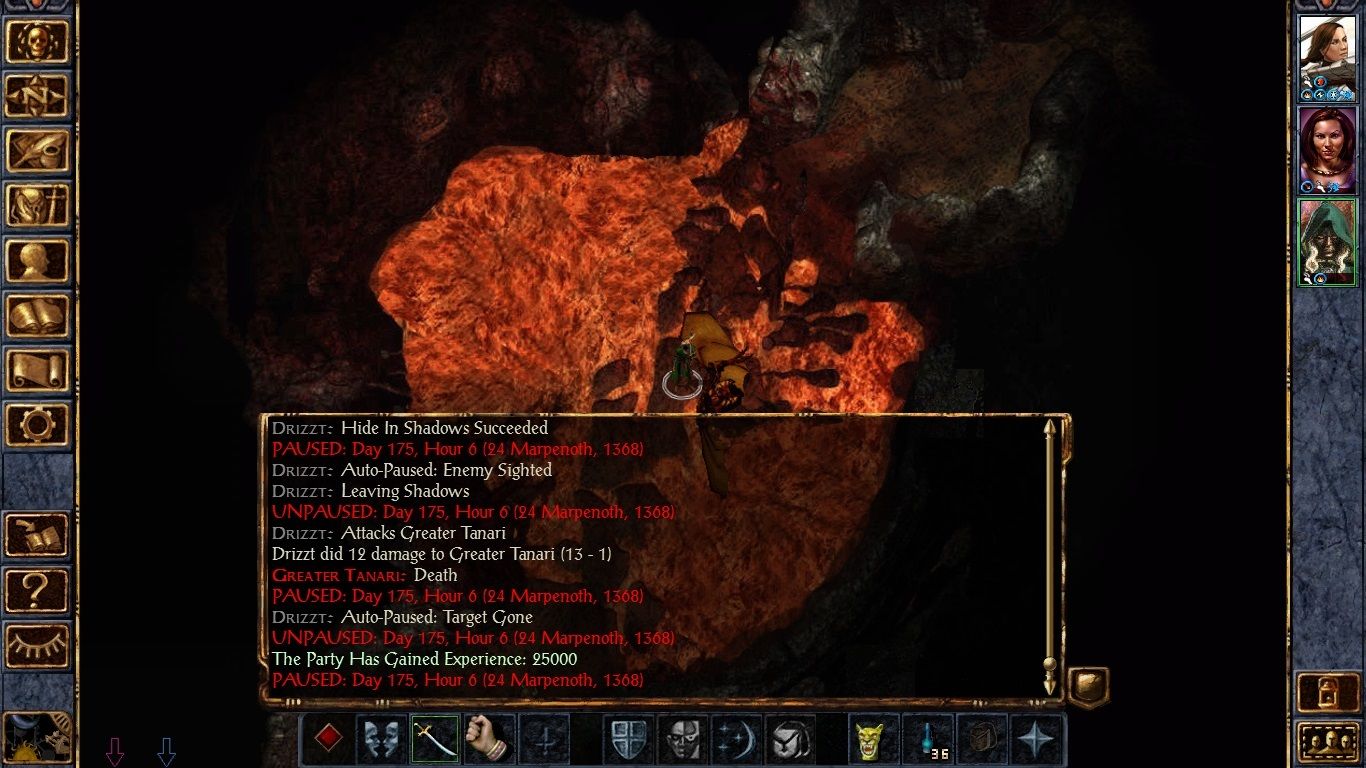Open the options gear menu
The width and height of the screenshot is (1366, 768).
click(x=38, y=424)
